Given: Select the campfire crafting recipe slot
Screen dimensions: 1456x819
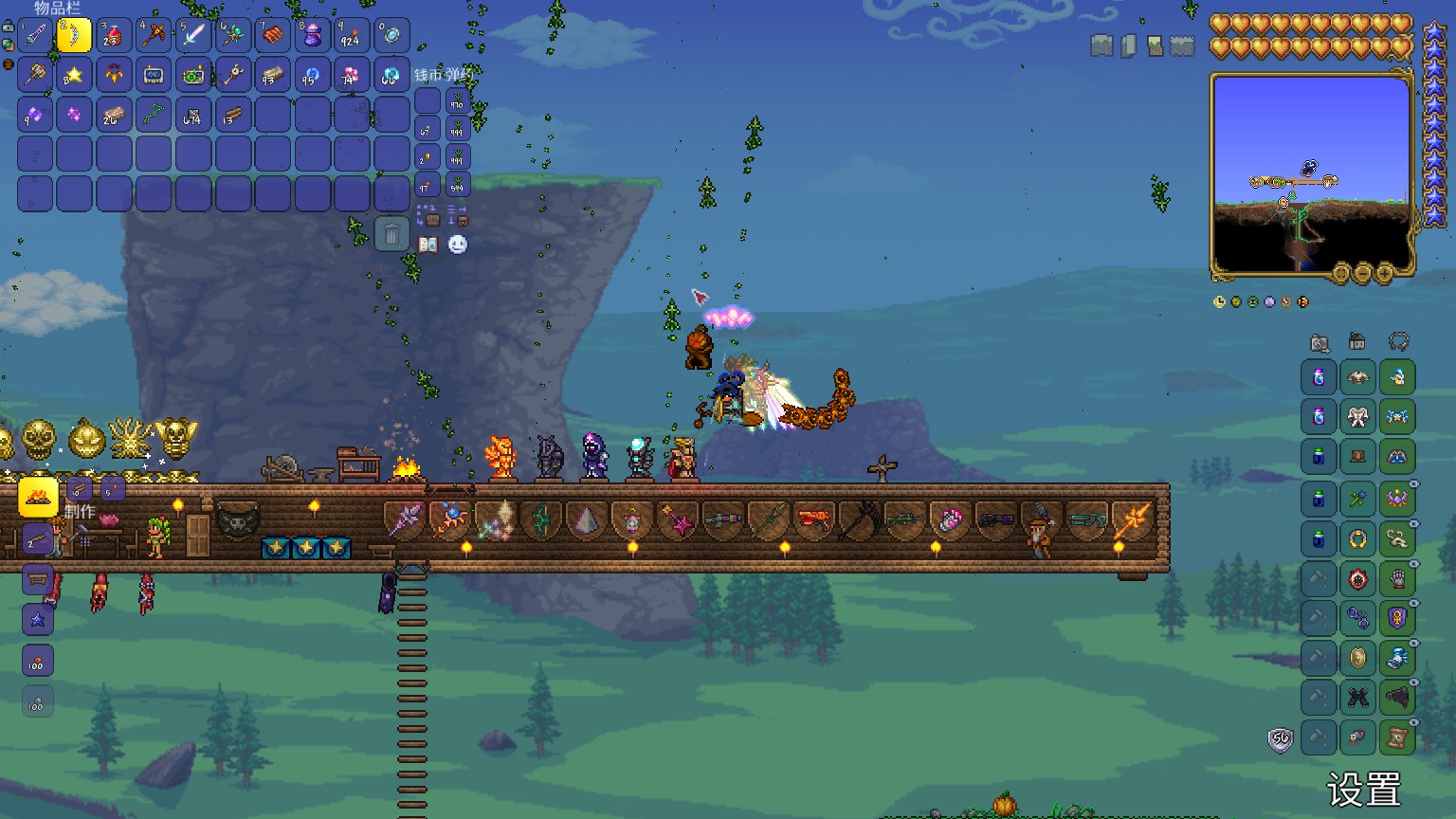Looking at the screenshot, I should 38,497.
